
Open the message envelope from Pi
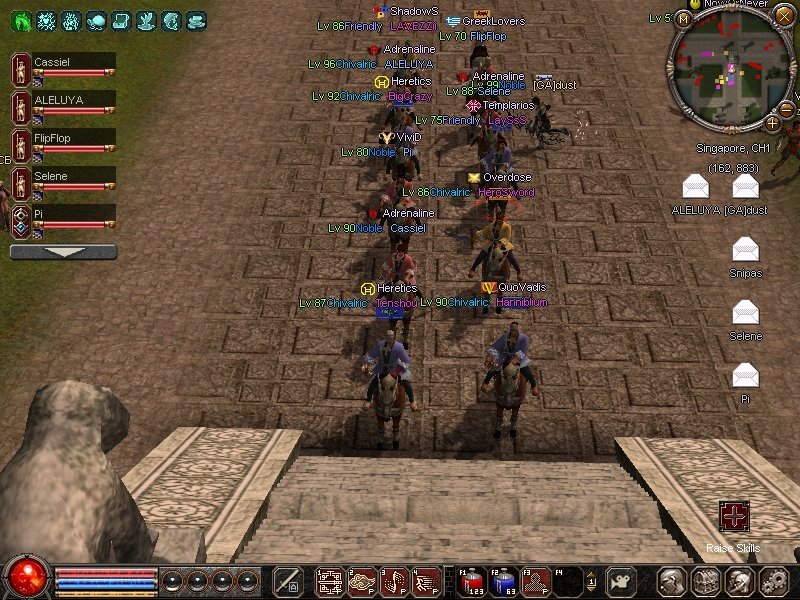click(x=745, y=375)
